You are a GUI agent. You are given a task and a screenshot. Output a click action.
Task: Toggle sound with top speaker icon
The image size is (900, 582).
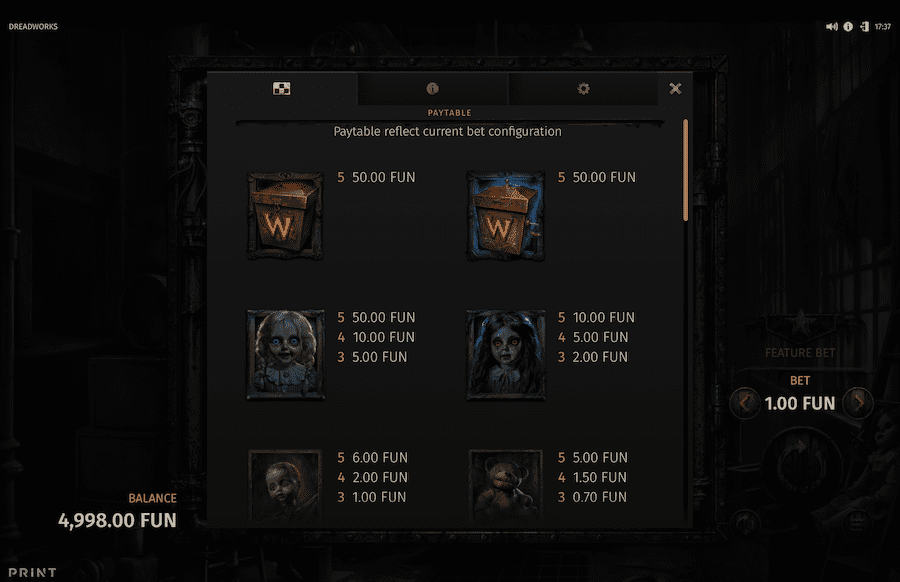(x=831, y=27)
